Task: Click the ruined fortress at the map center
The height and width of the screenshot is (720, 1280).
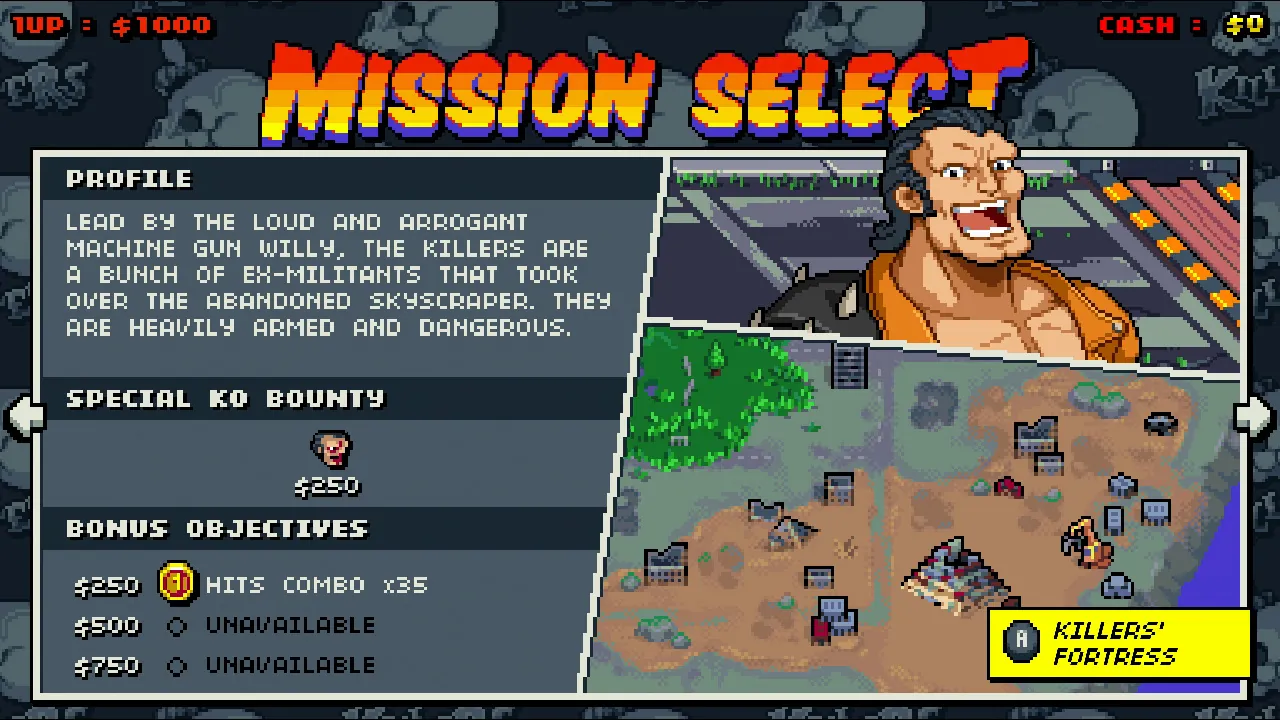Action: point(952,578)
